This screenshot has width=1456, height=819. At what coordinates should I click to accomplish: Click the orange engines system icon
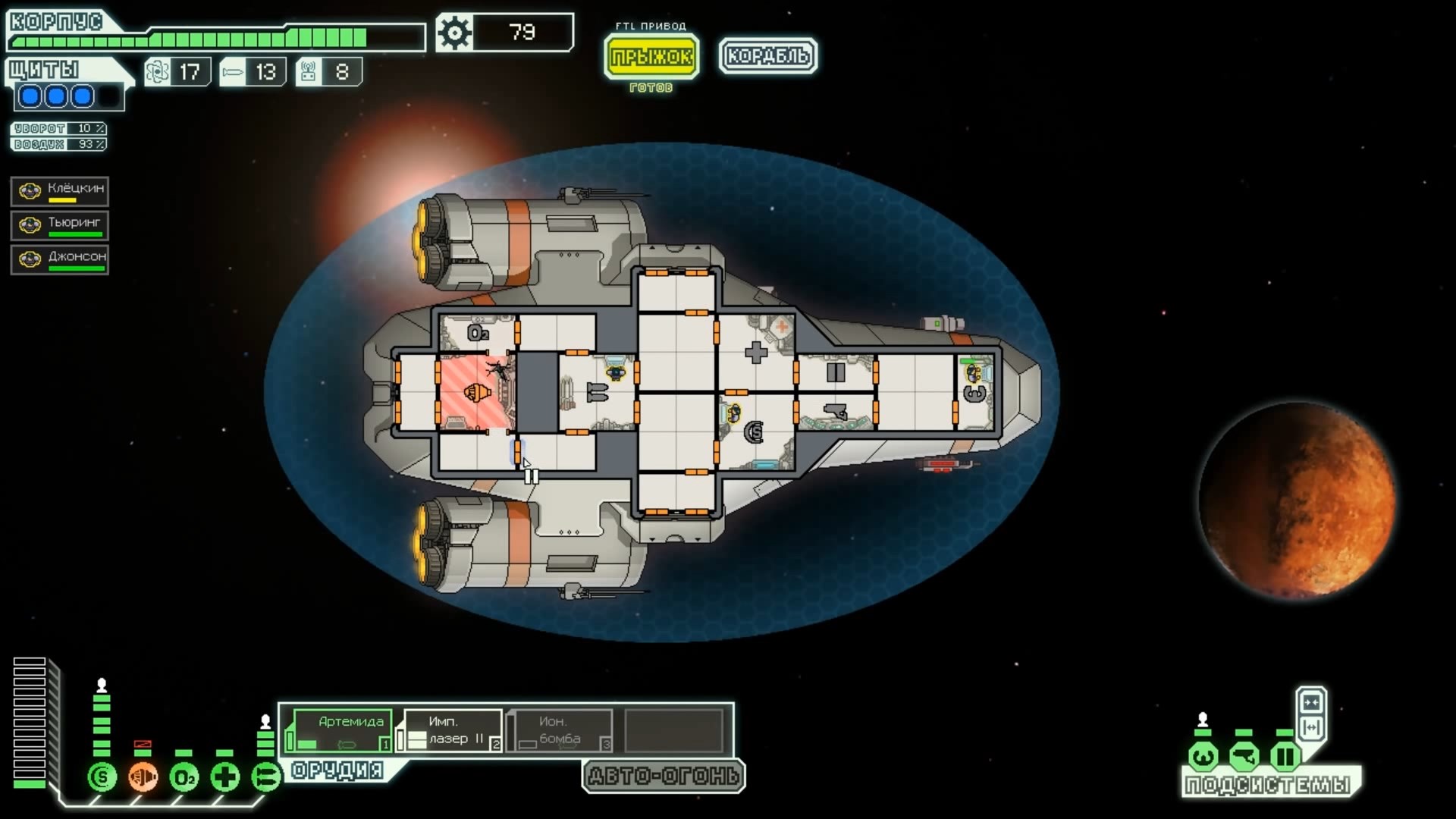point(143,777)
